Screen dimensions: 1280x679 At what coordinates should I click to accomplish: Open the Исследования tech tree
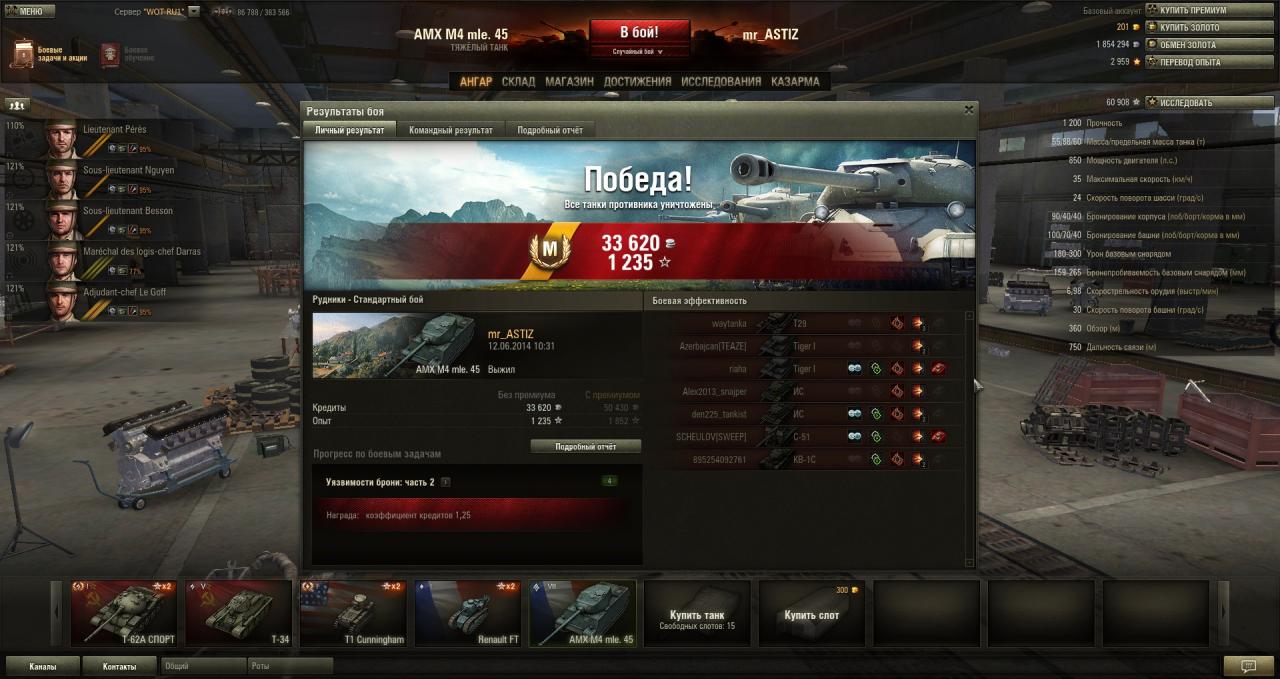pyautogui.click(x=720, y=82)
